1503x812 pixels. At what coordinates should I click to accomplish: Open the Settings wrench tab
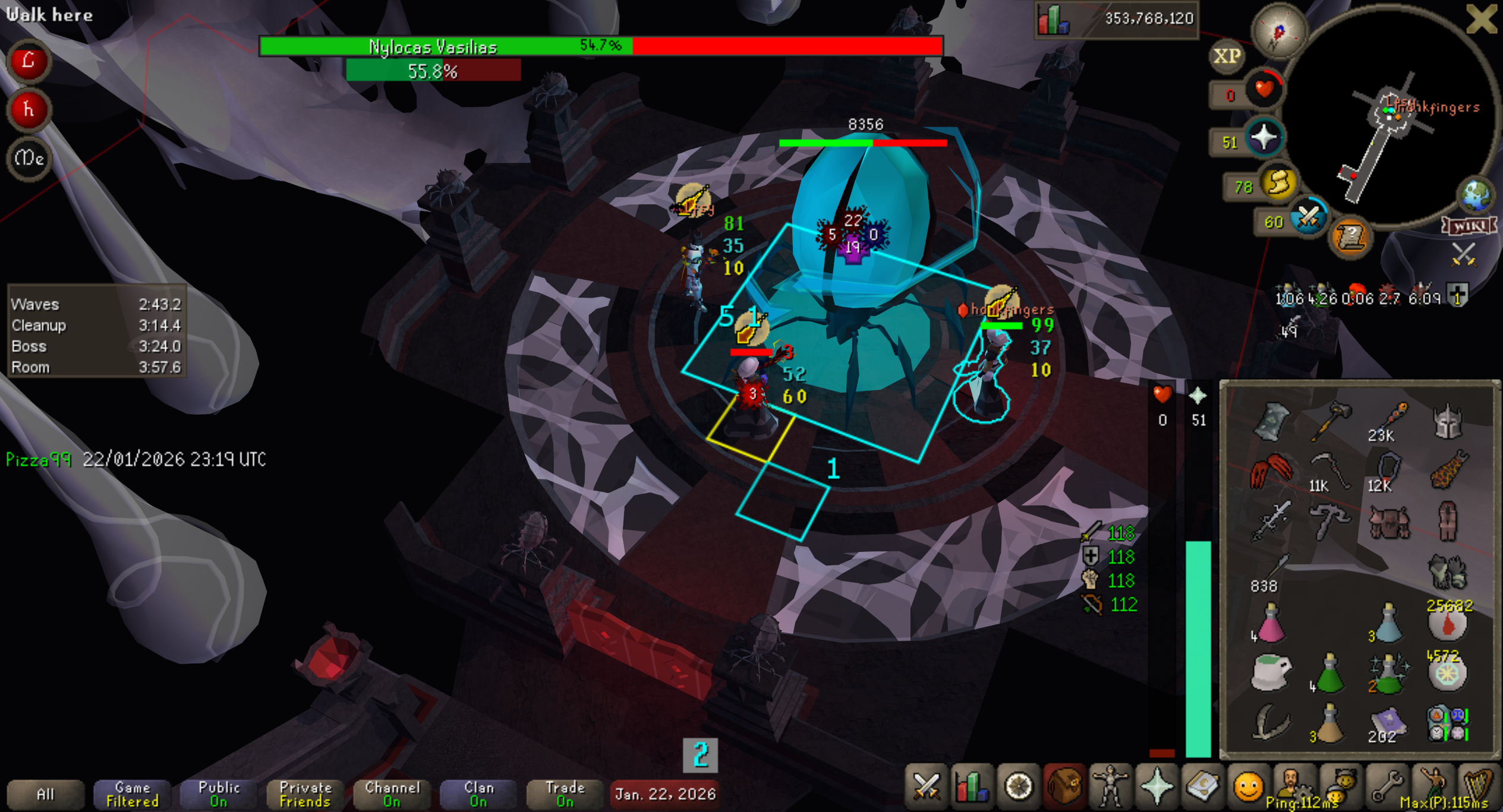tap(1386, 788)
